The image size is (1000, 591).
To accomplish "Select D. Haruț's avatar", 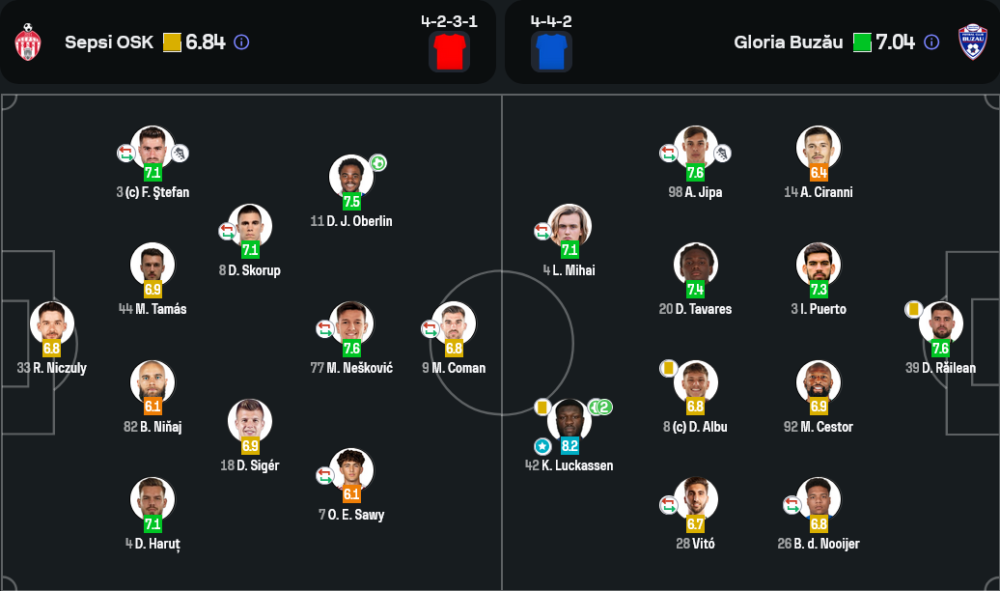I will pos(152,500).
